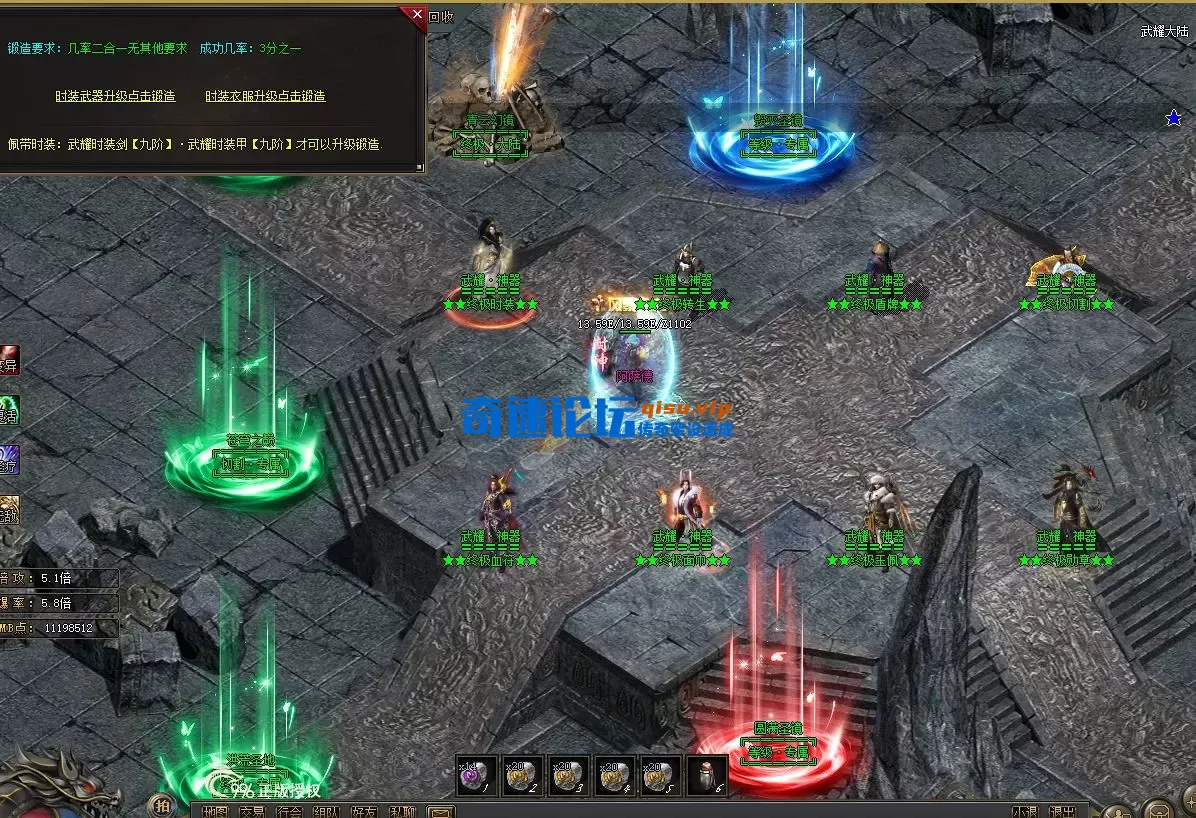Use the potion jar in hotbar slot 6
Image resolution: width=1196 pixels, height=818 pixels.
[707, 776]
